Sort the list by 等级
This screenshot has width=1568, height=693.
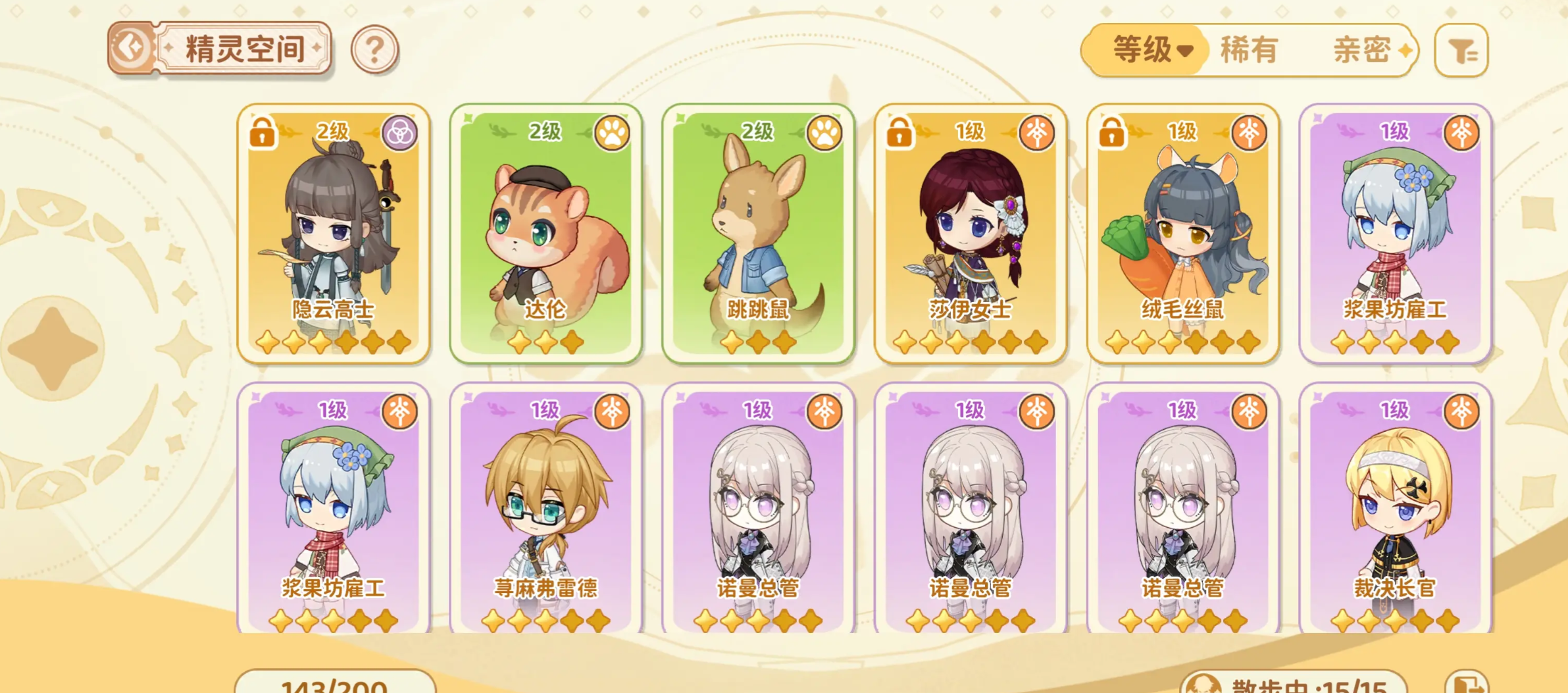(1148, 50)
